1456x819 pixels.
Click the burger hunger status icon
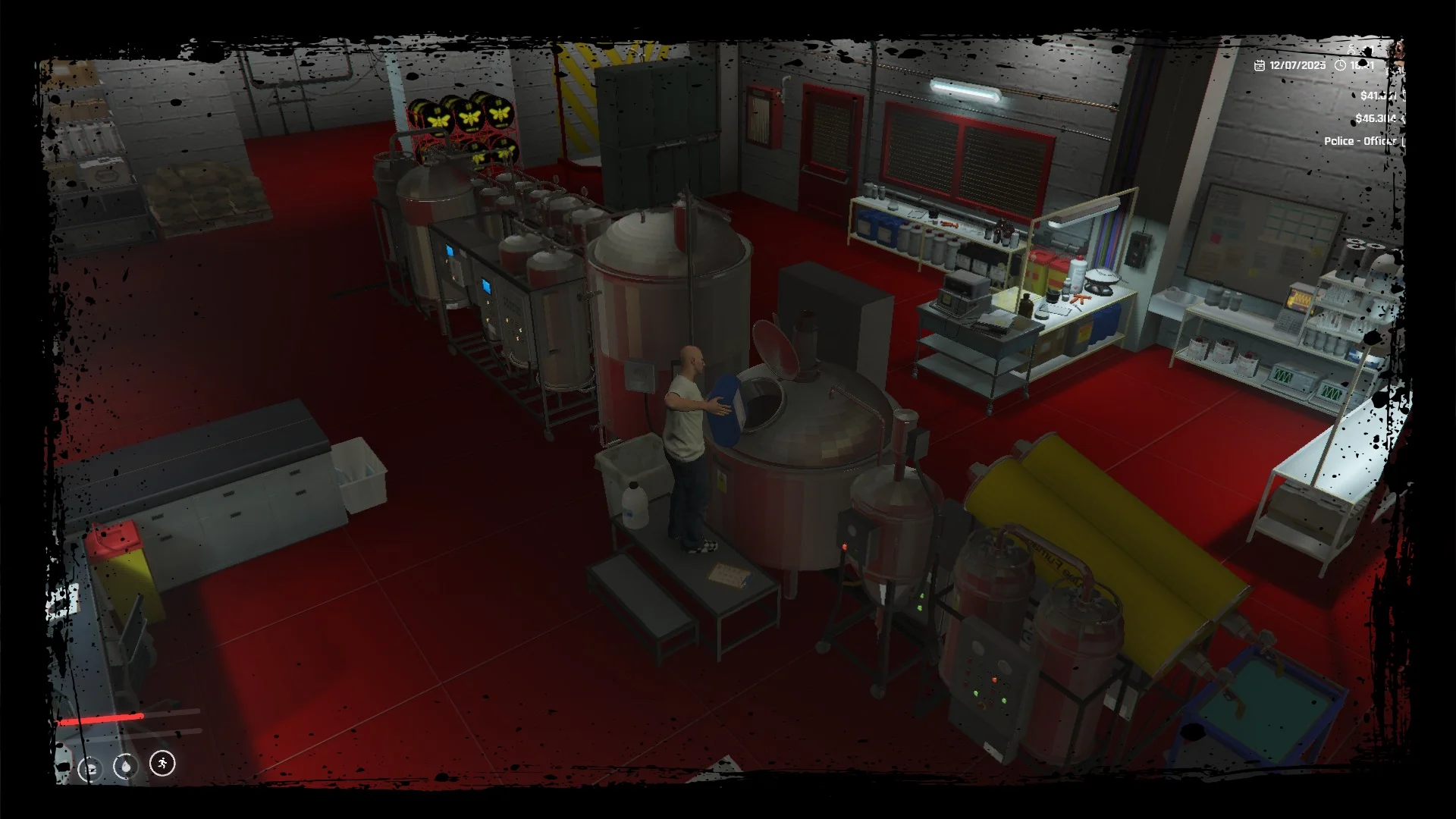pyautogui.click(x=90, y=769)
